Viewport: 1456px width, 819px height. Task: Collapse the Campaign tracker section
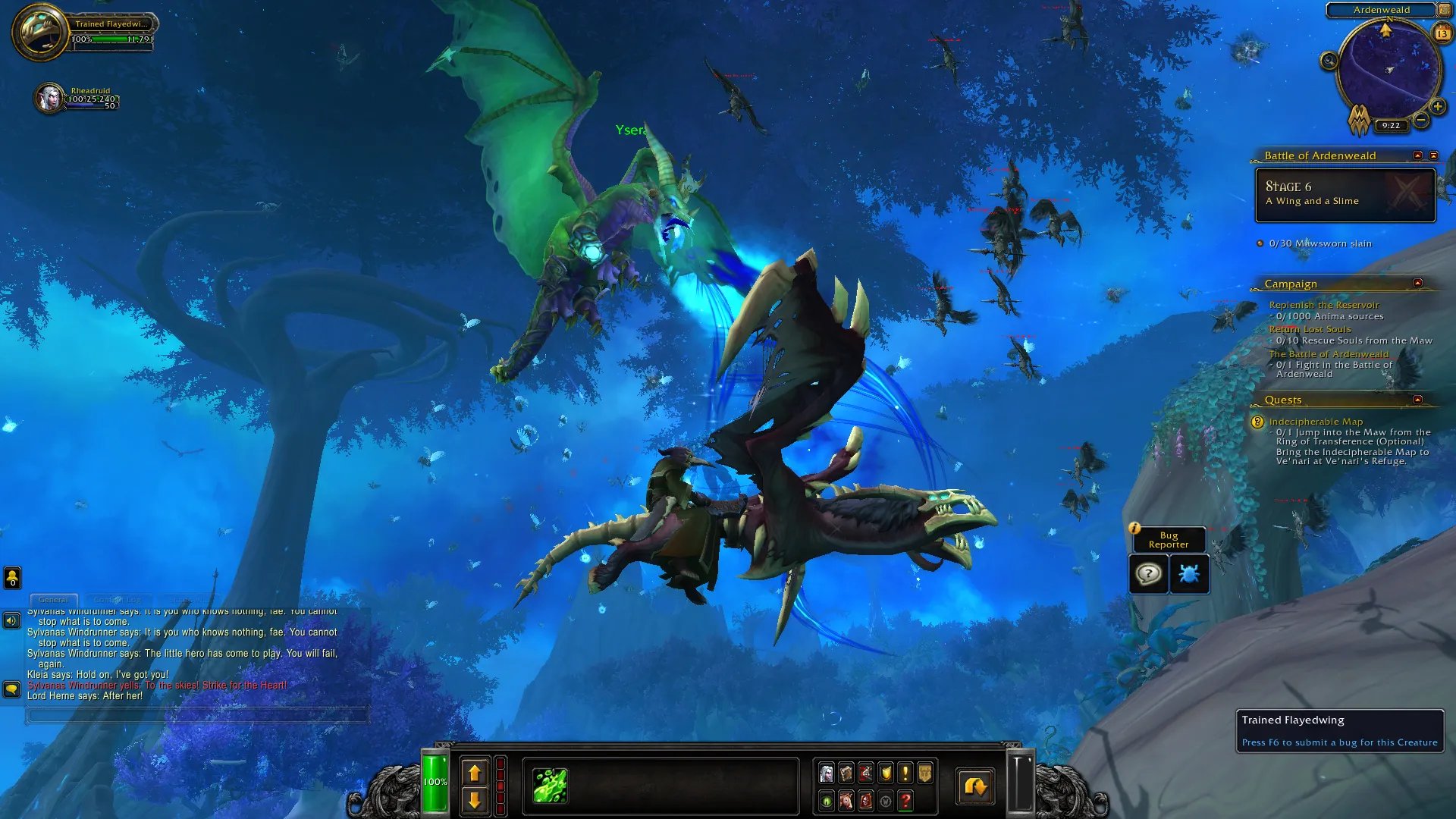(1417, 284)
